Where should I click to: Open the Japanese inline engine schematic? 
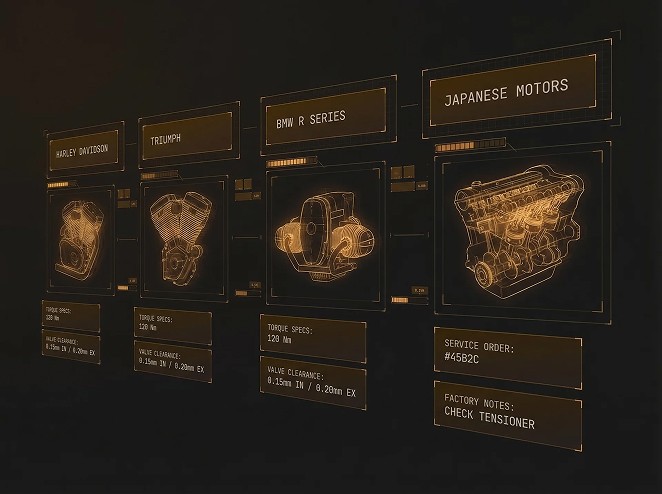pos(510,233)
